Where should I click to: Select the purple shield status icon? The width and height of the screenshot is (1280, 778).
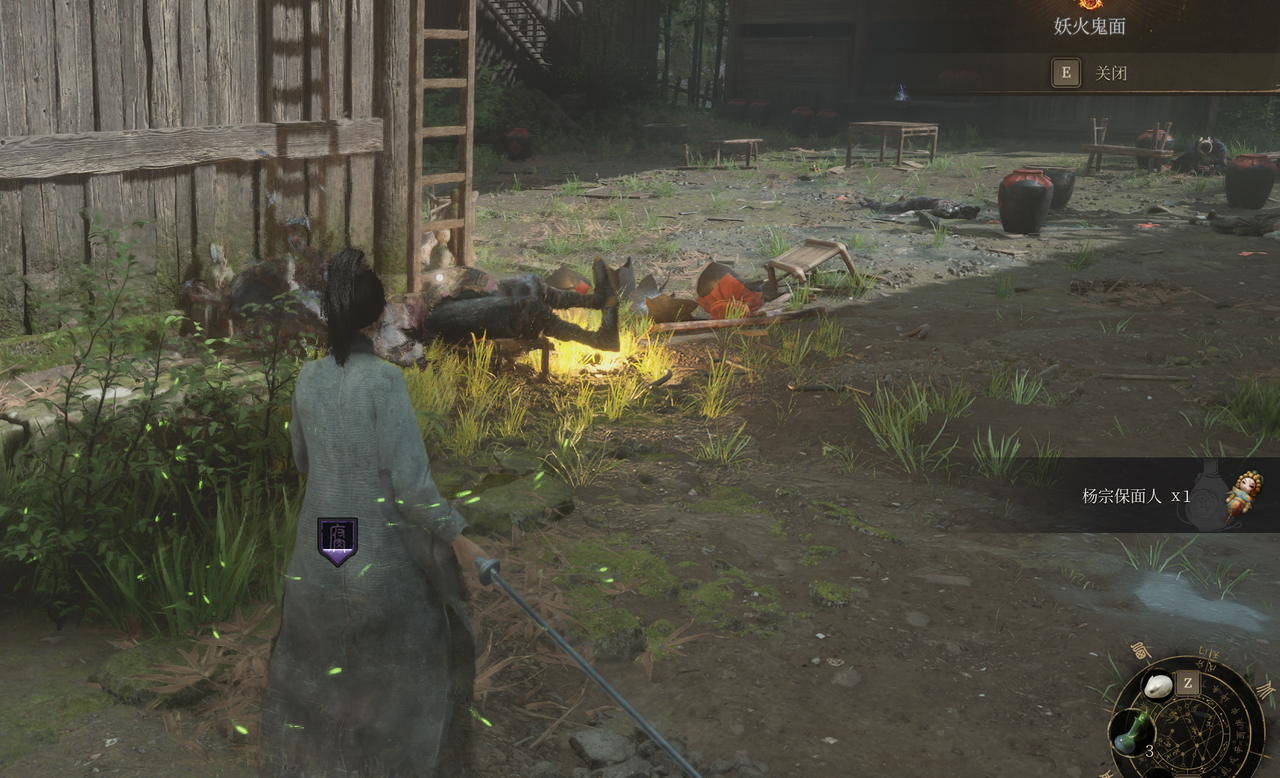337,541
